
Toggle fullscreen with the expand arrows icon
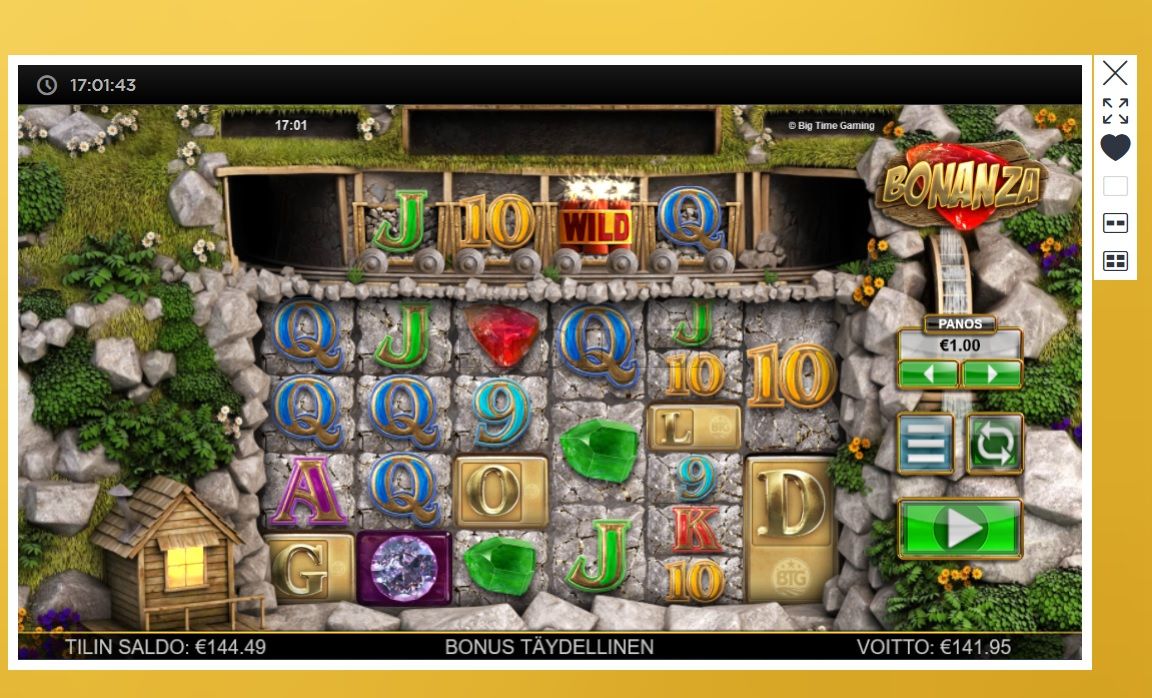1115,110
